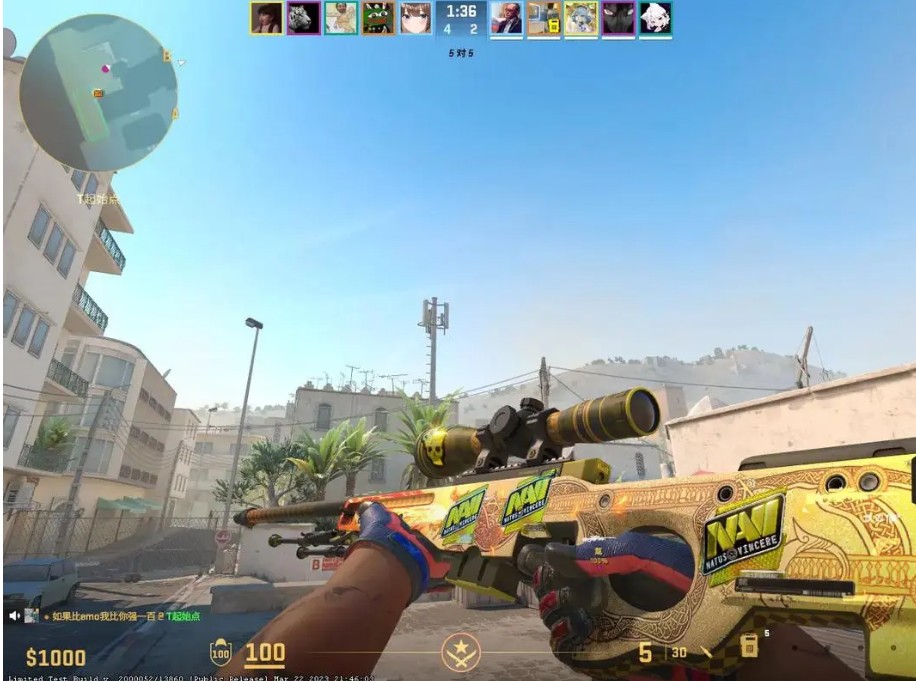Click the knife icon next to the ammo

pyautogui.click(x=707, y=653)
